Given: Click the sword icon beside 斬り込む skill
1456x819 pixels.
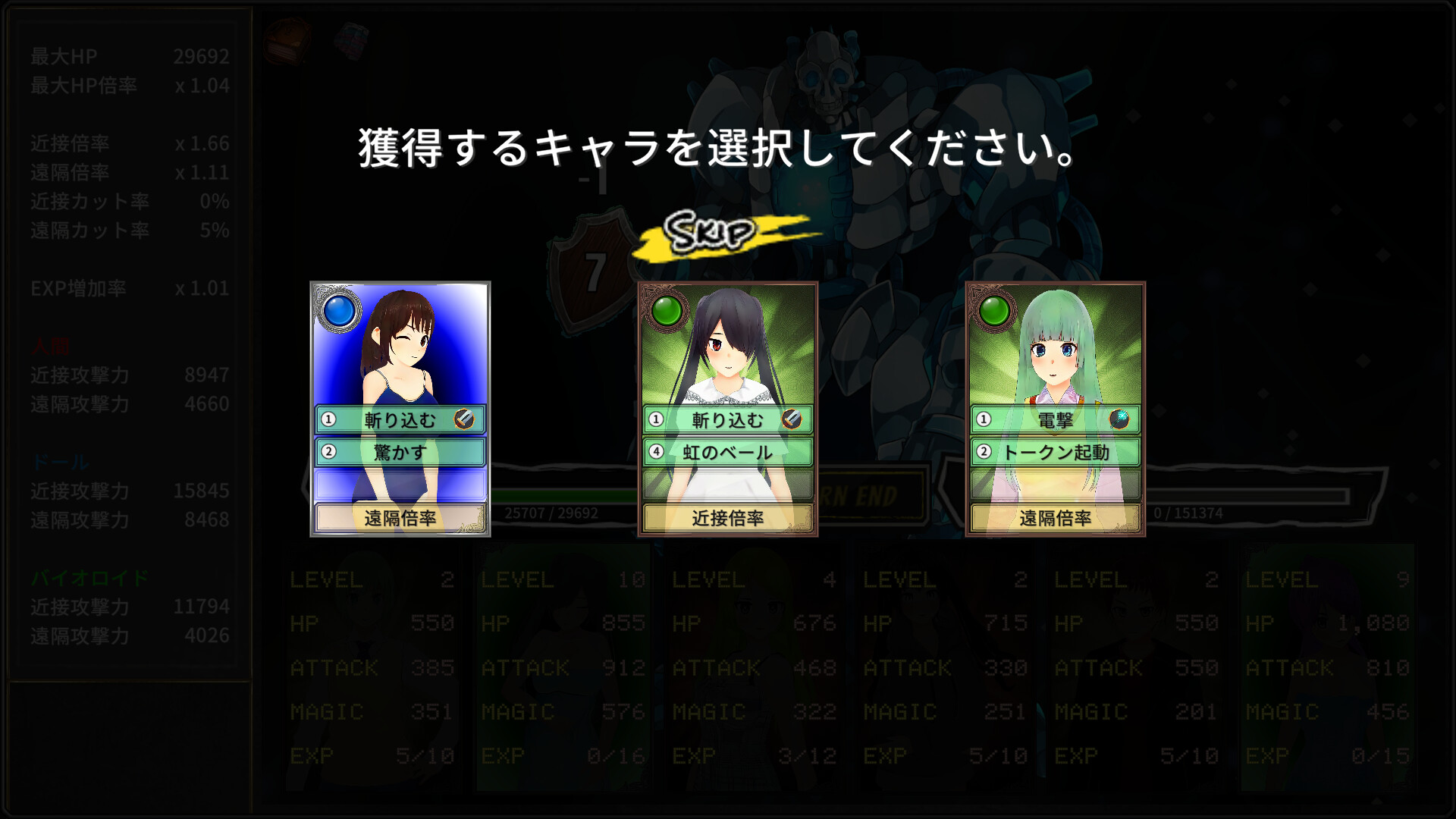Looking at the screenshot, I should click(x=465, y=418).
